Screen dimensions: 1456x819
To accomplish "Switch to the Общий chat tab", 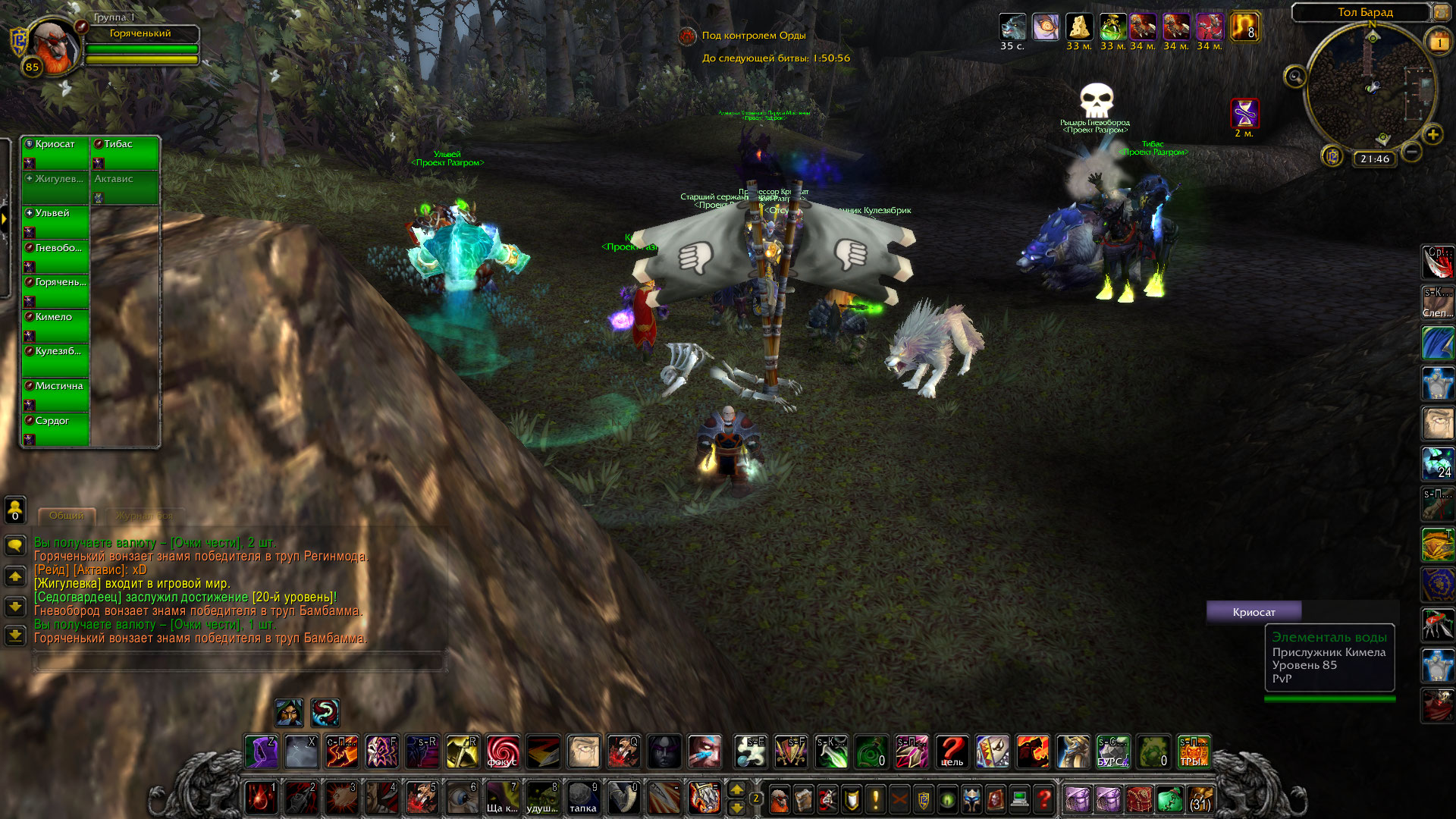I will pos(67,516).
